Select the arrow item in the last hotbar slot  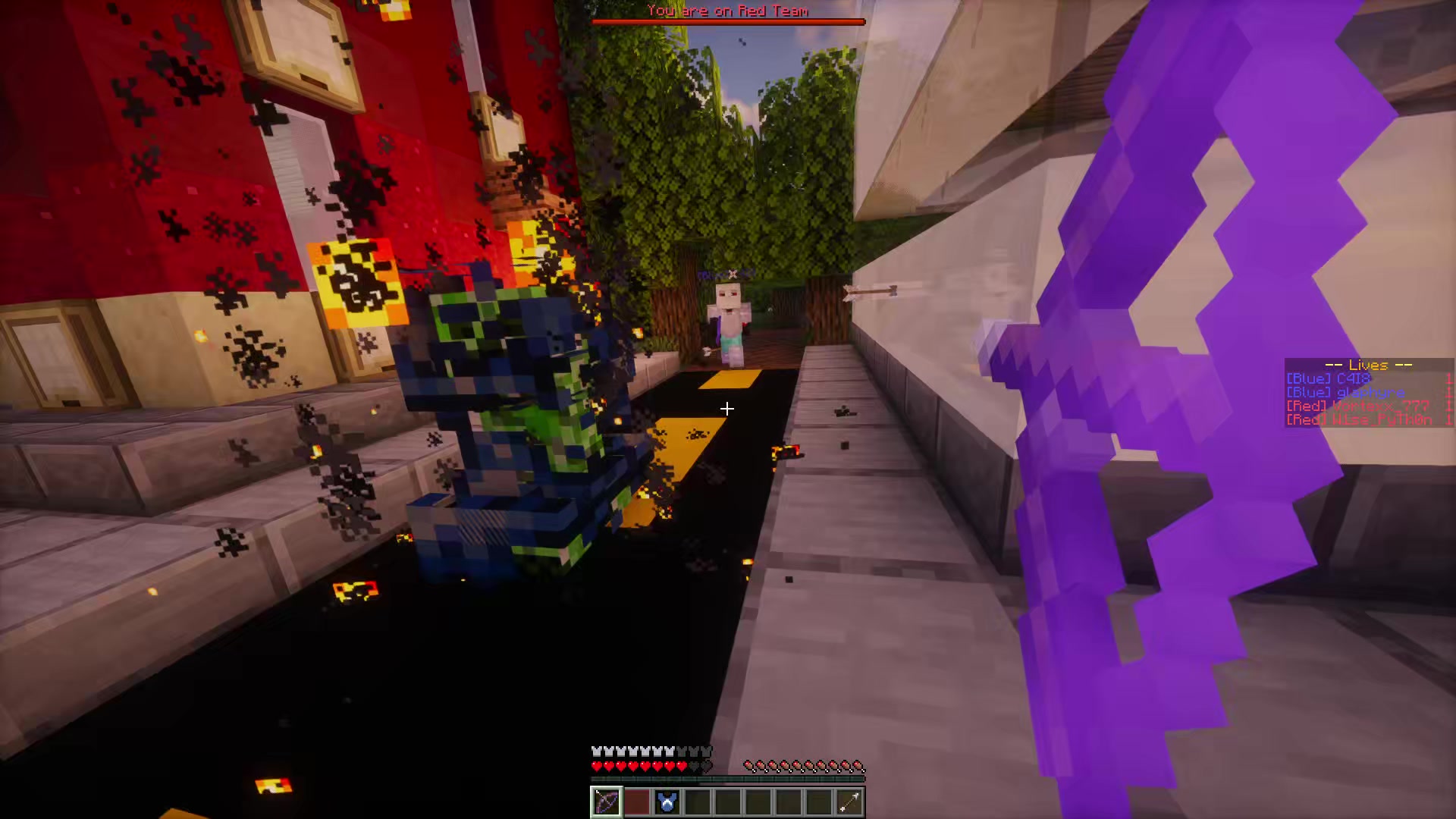pos(849,802)
